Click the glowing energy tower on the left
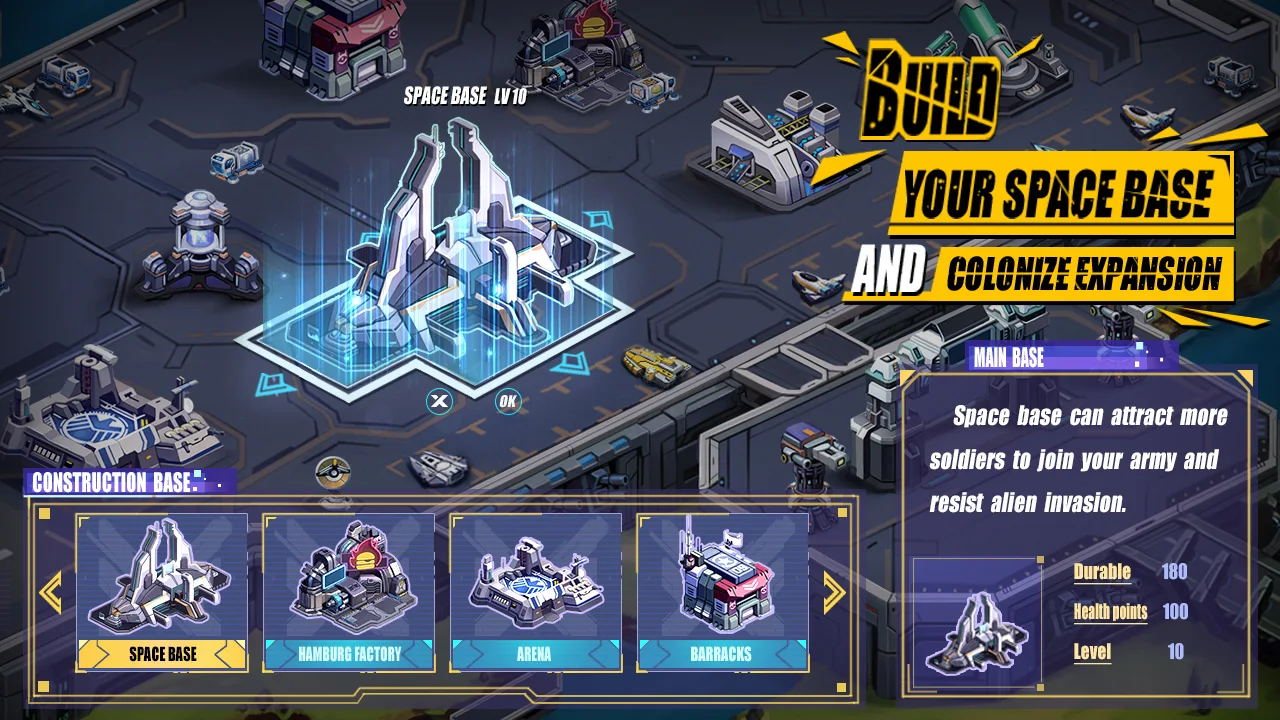1280x720 pixels. point(200,240)
